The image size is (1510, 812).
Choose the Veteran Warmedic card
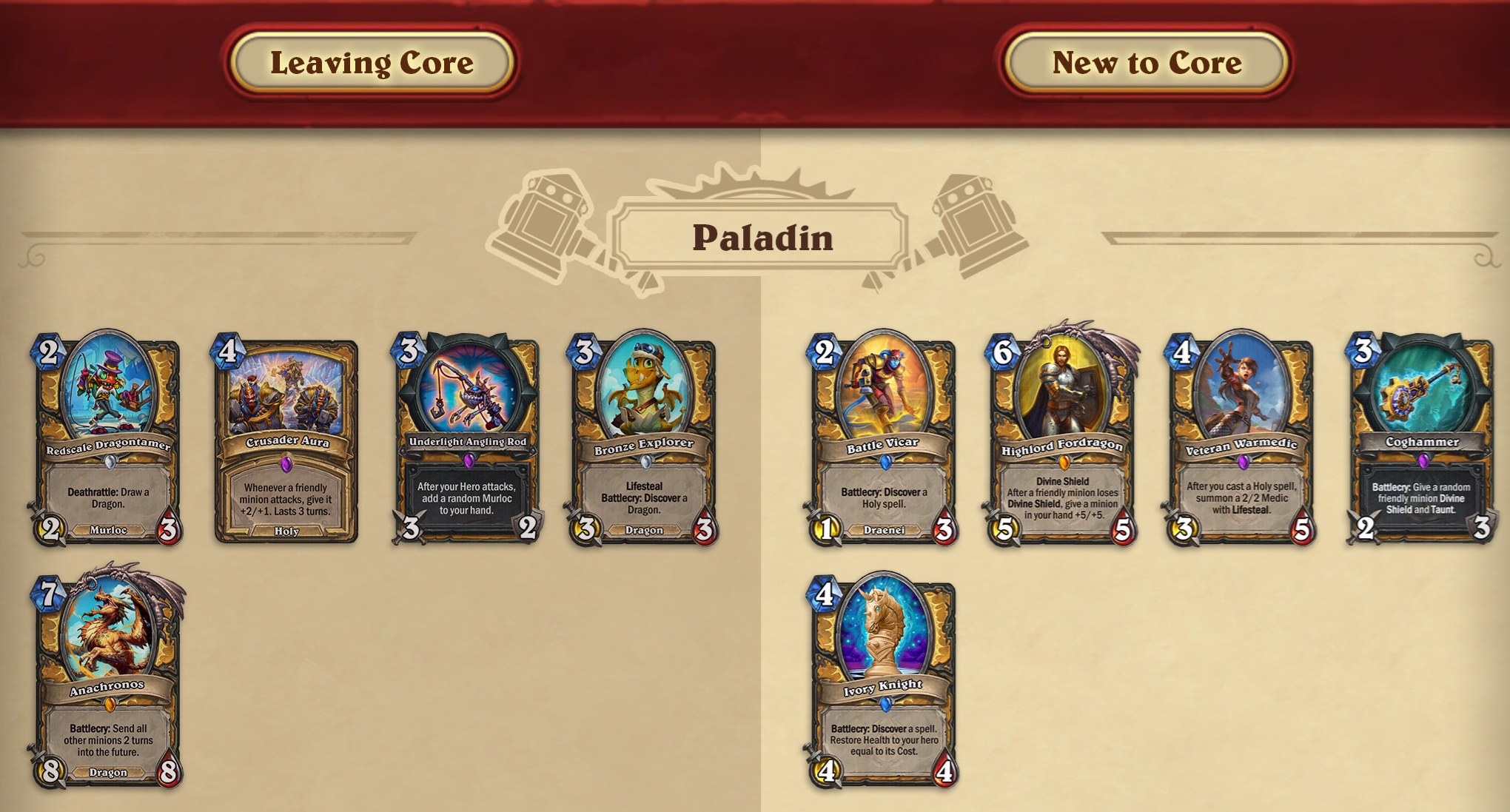[1241, 440]
